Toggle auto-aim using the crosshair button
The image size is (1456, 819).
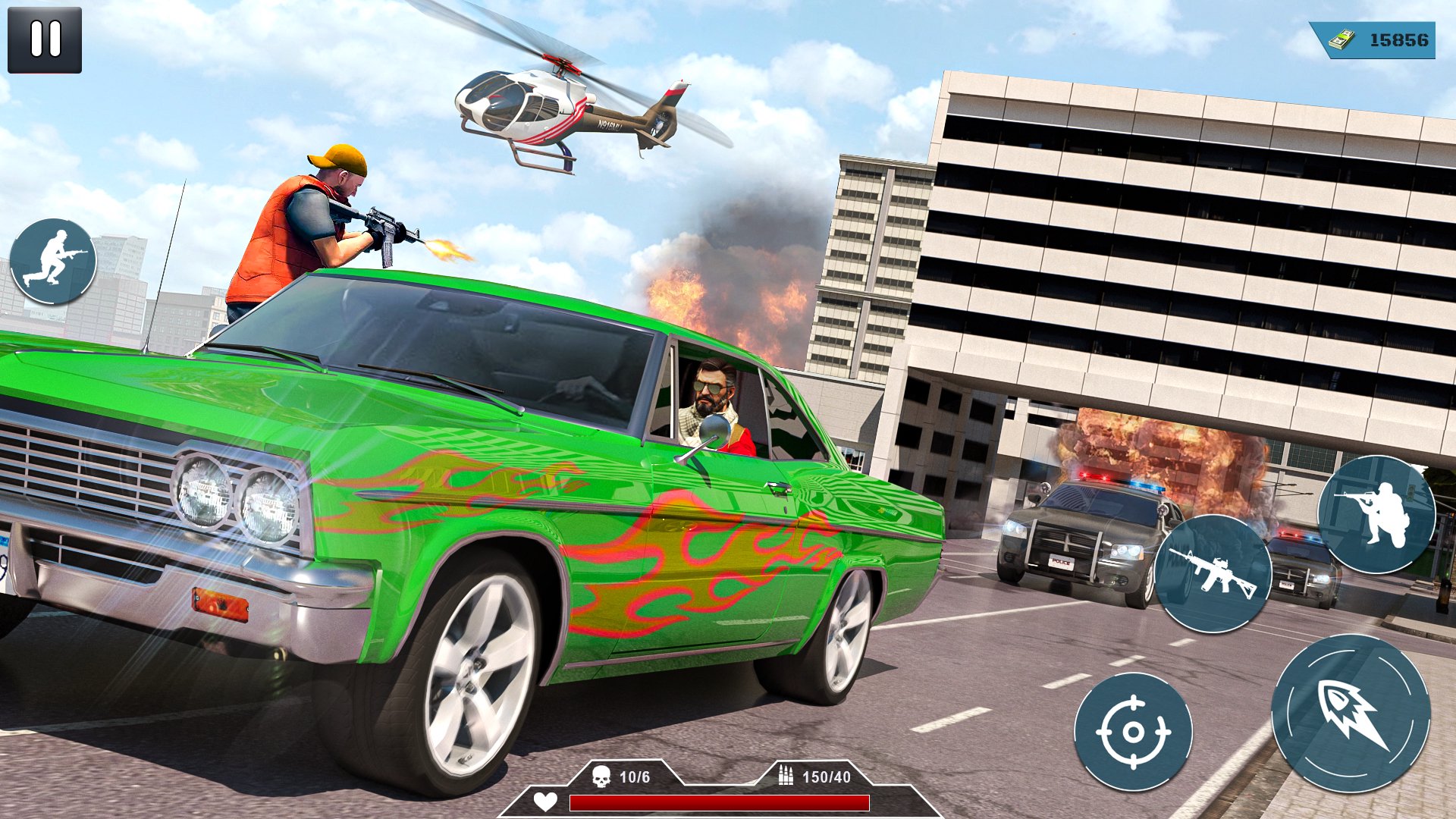click(x=1134, y=732)
